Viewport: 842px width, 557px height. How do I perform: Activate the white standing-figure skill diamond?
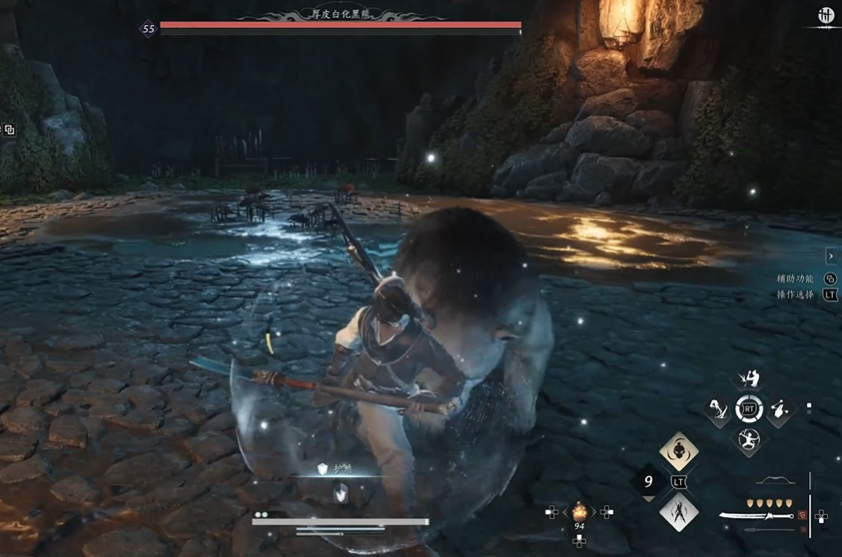[678, 513]
